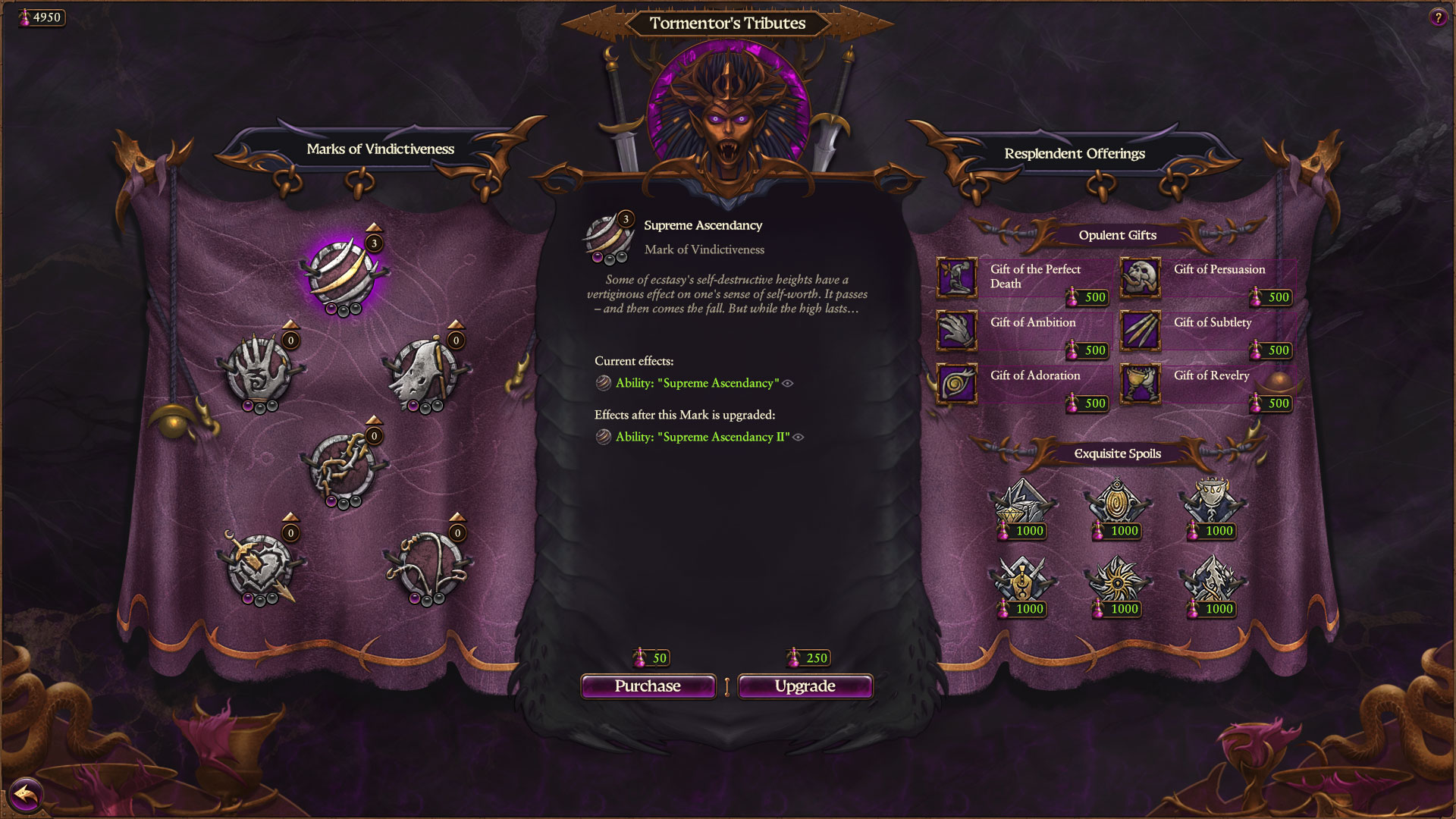Viewport: 1456px width, 819px height.
Task: Click the chalice icon for Gift of Revelry
Action: (1141, 384)
